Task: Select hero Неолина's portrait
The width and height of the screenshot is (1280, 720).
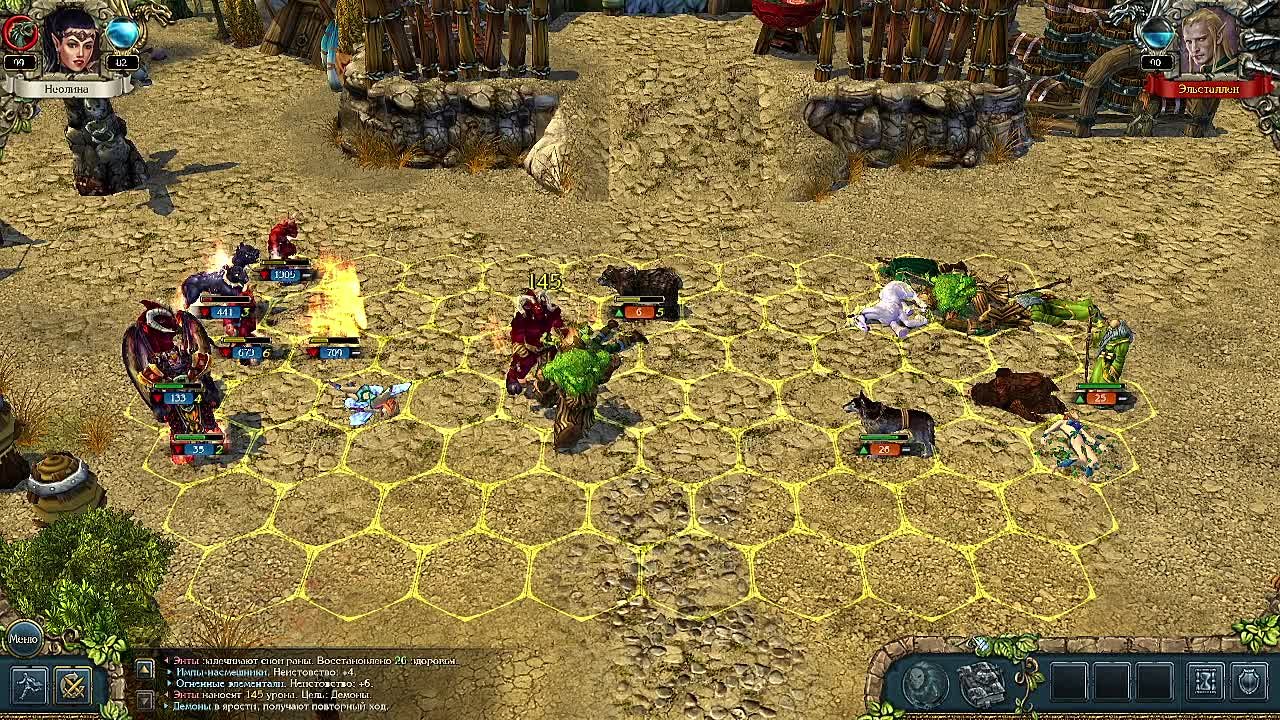Action: pyautogui.click(x=70, y=40)
